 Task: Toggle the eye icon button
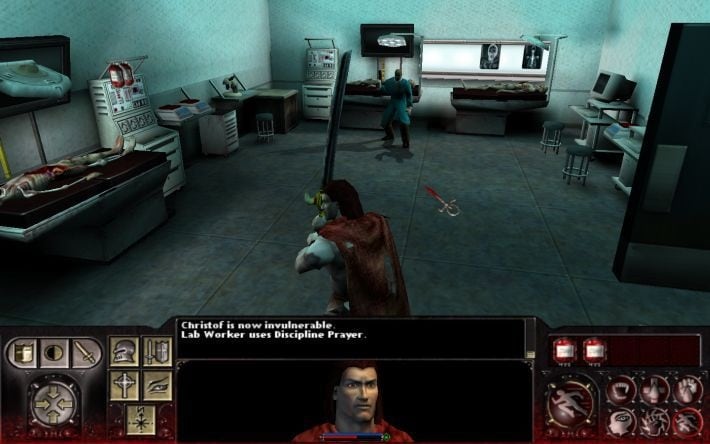(x=156, y=385)
